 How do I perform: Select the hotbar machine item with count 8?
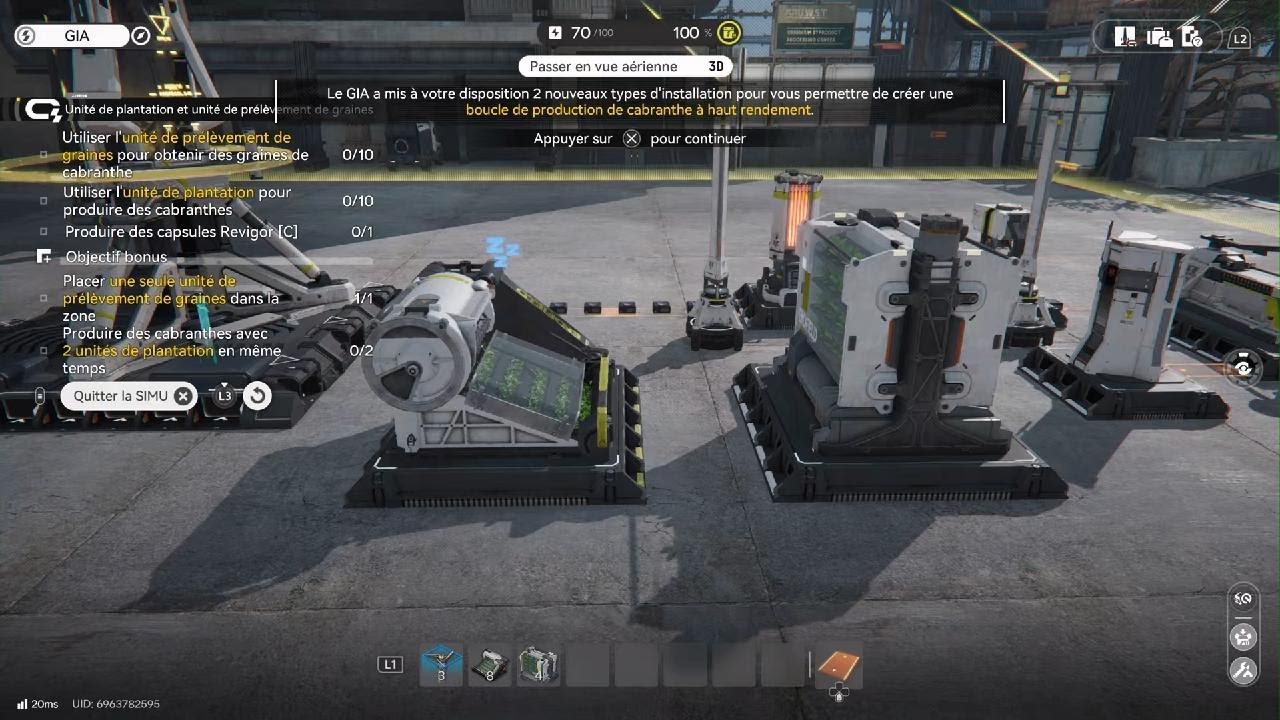point(489,665)
